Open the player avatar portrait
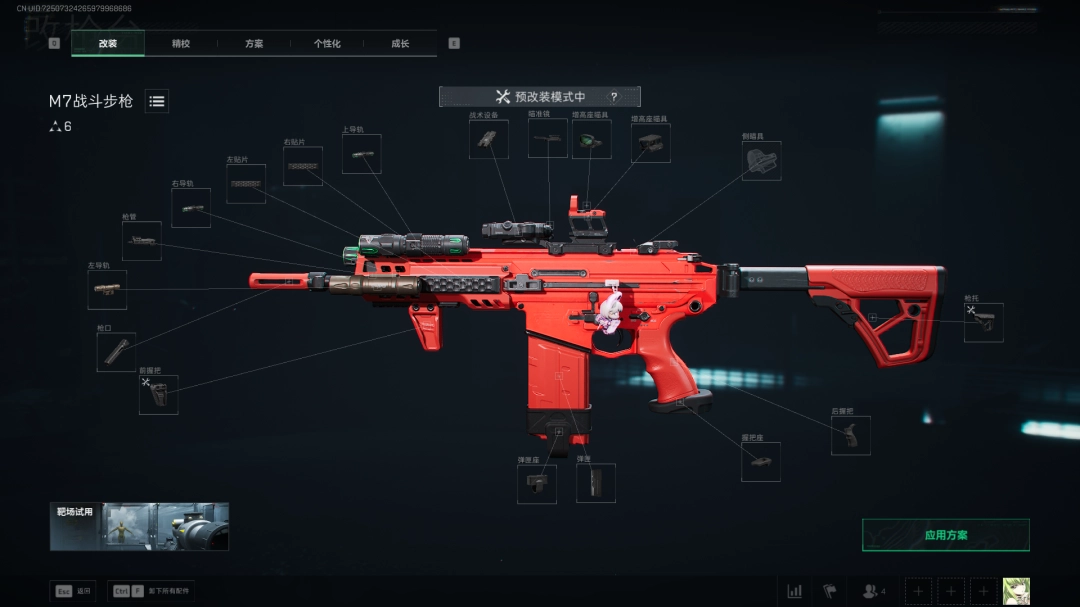Screen dimensions: 1080x607 (1016, 591)
